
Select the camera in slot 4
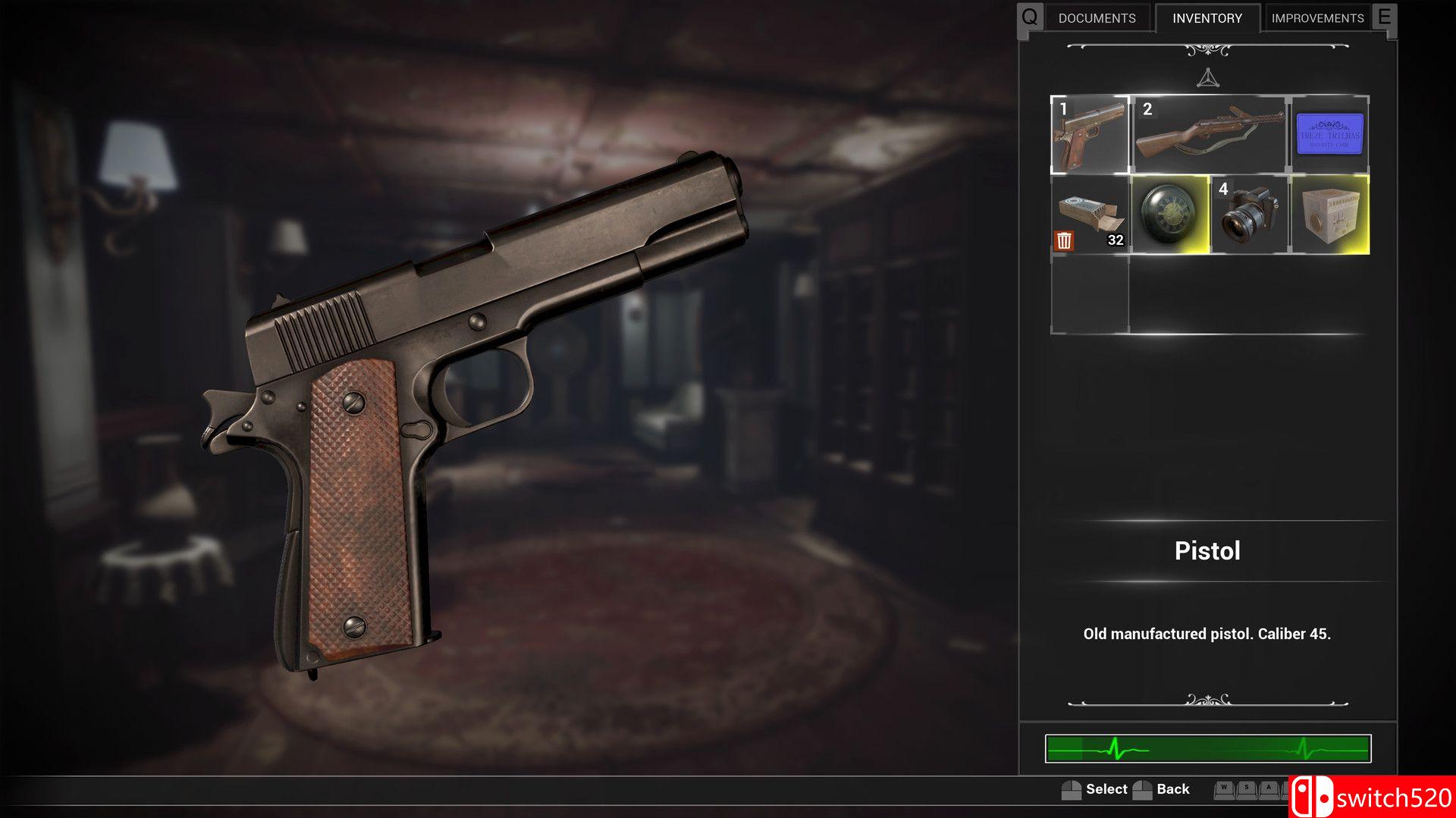1250,215
